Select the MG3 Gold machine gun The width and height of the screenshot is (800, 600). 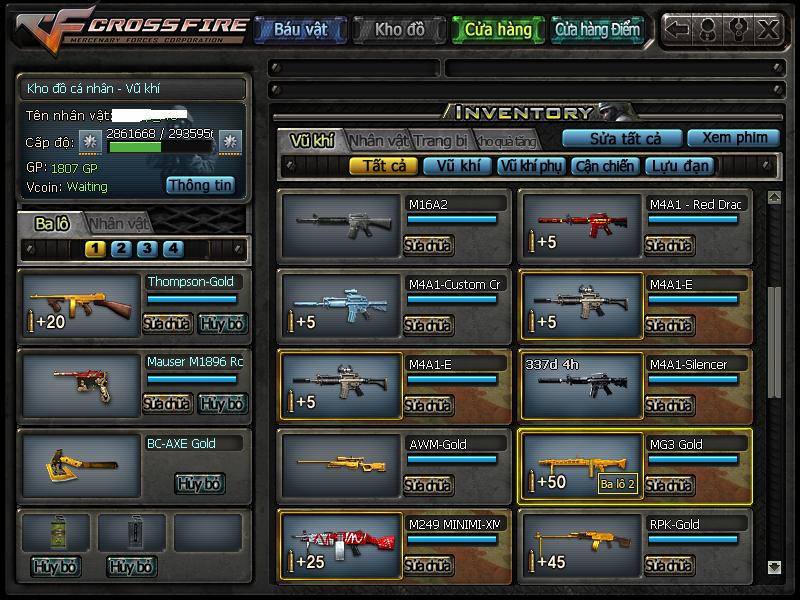click(581, 466)
